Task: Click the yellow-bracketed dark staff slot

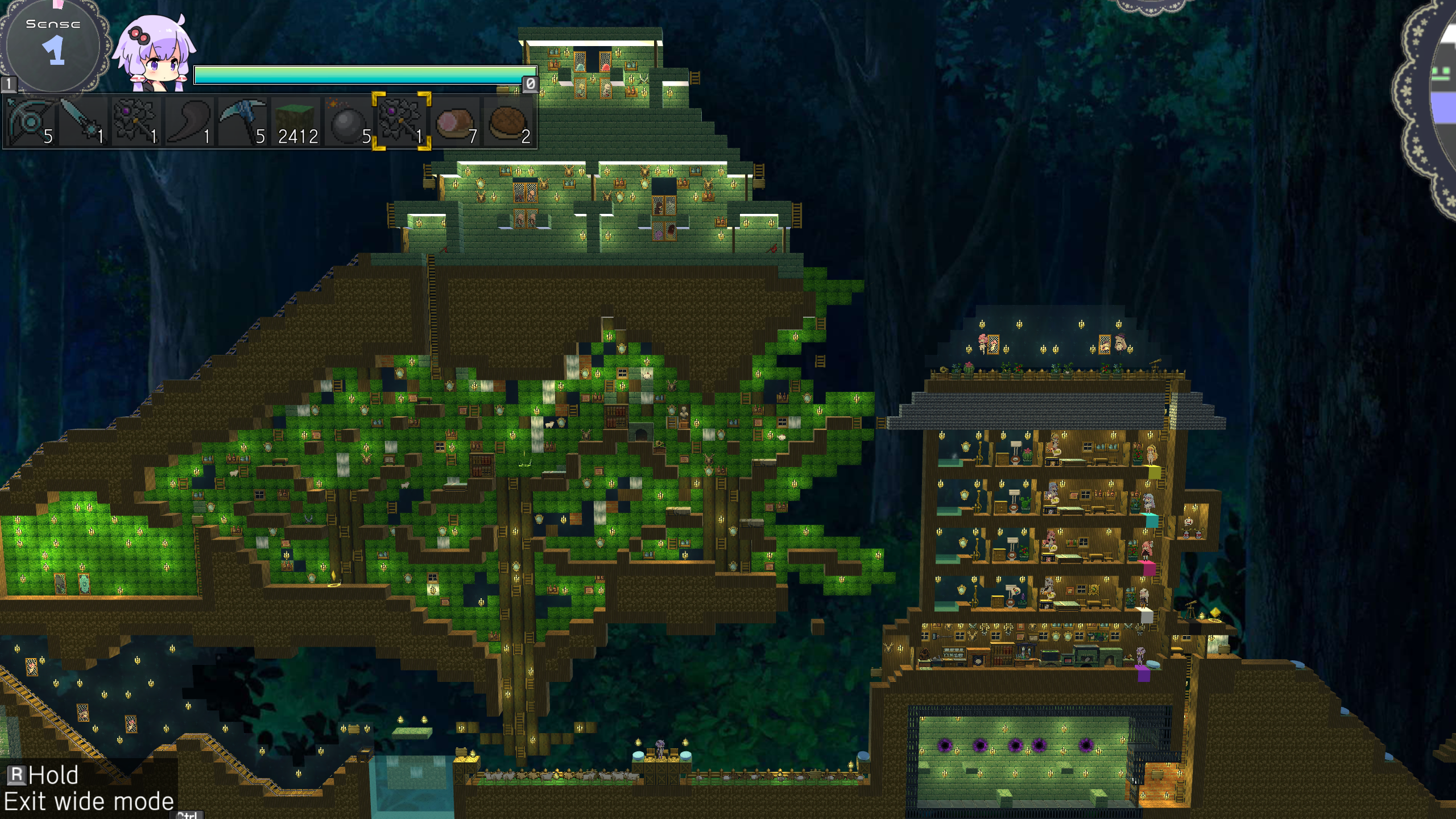Action: pos(402,121)
